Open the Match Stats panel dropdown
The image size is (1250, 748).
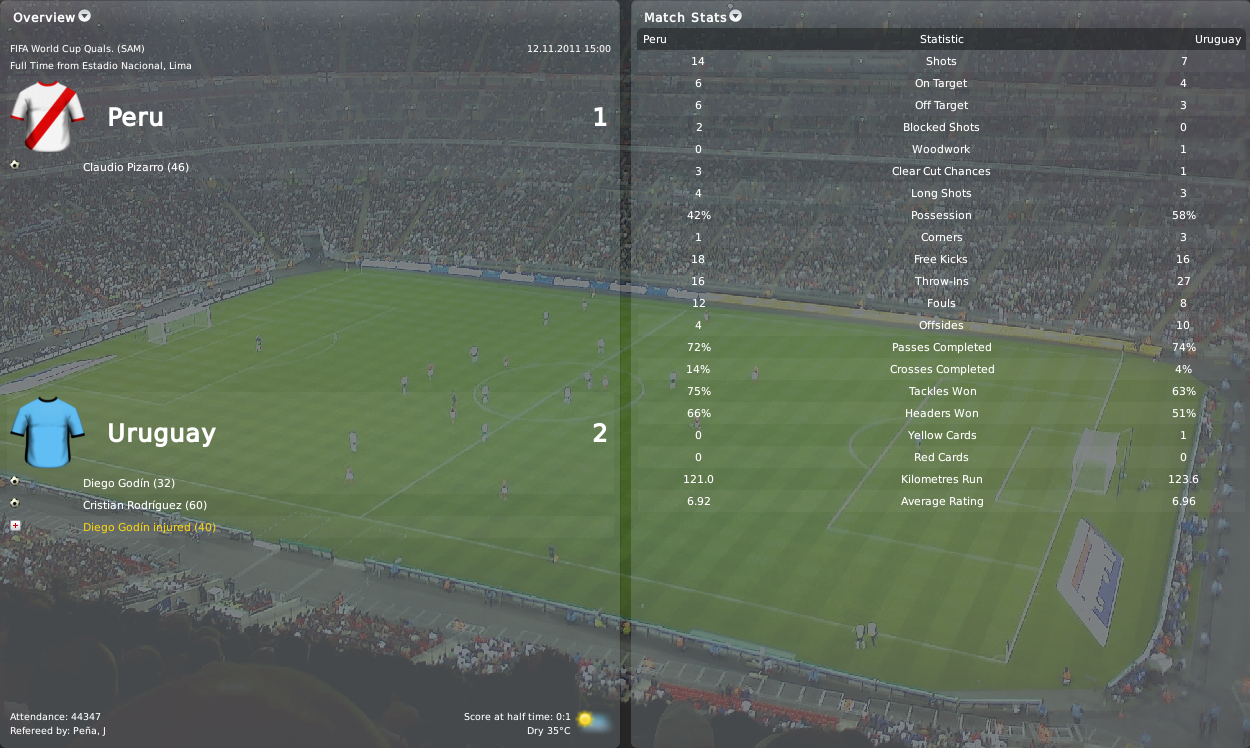pos(736,16)
